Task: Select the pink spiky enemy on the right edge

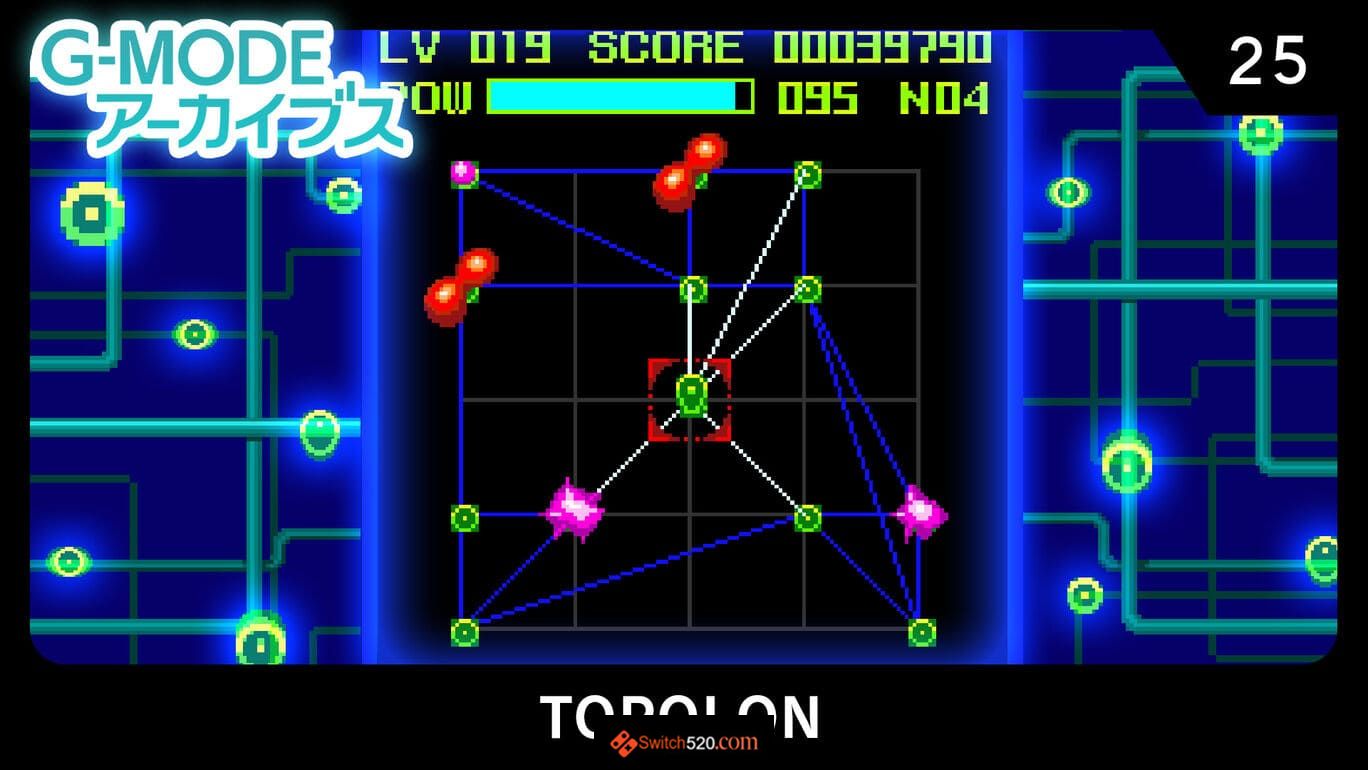Action: point(922,513)
